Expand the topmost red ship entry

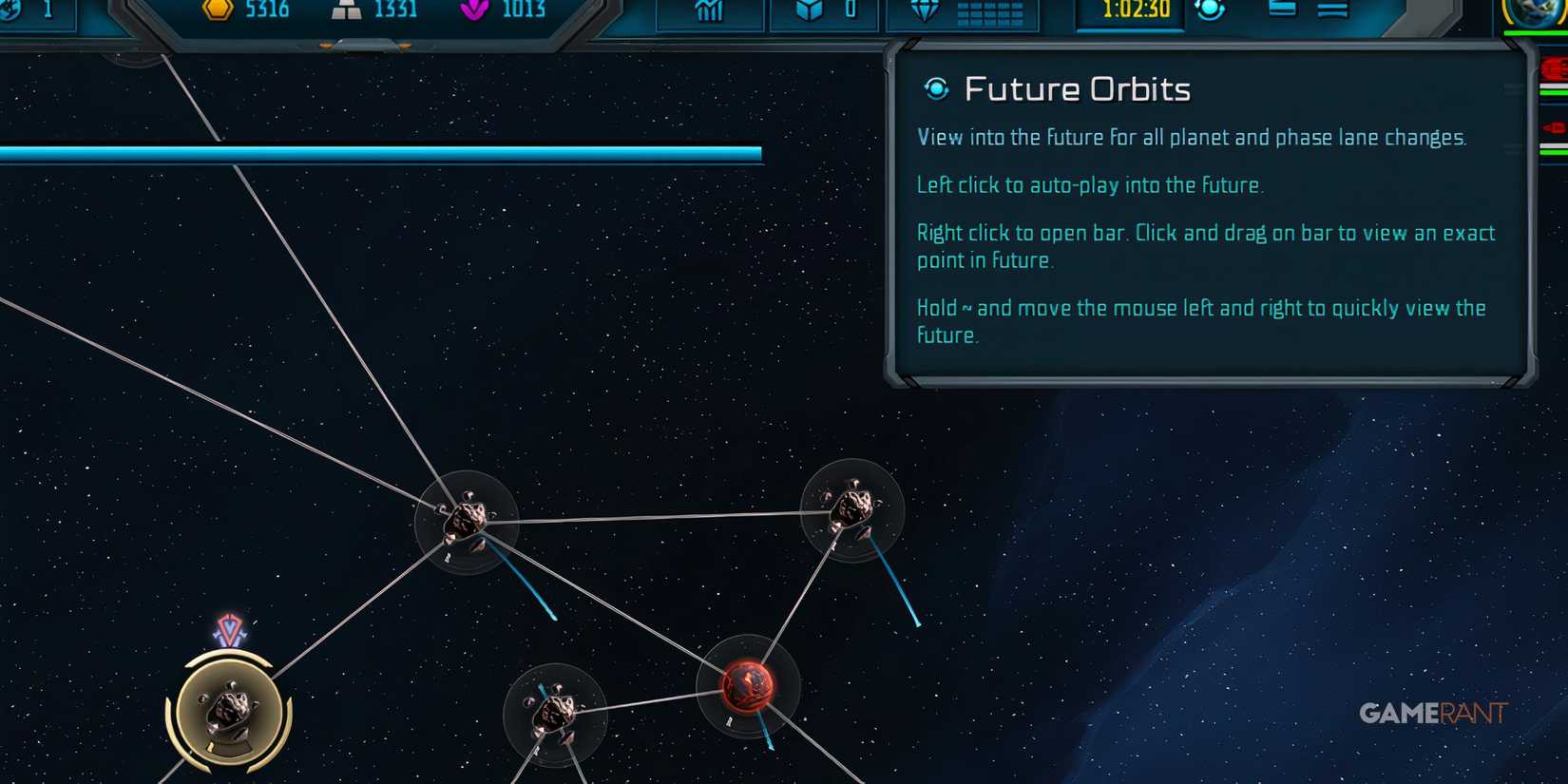click(1553, 68)
